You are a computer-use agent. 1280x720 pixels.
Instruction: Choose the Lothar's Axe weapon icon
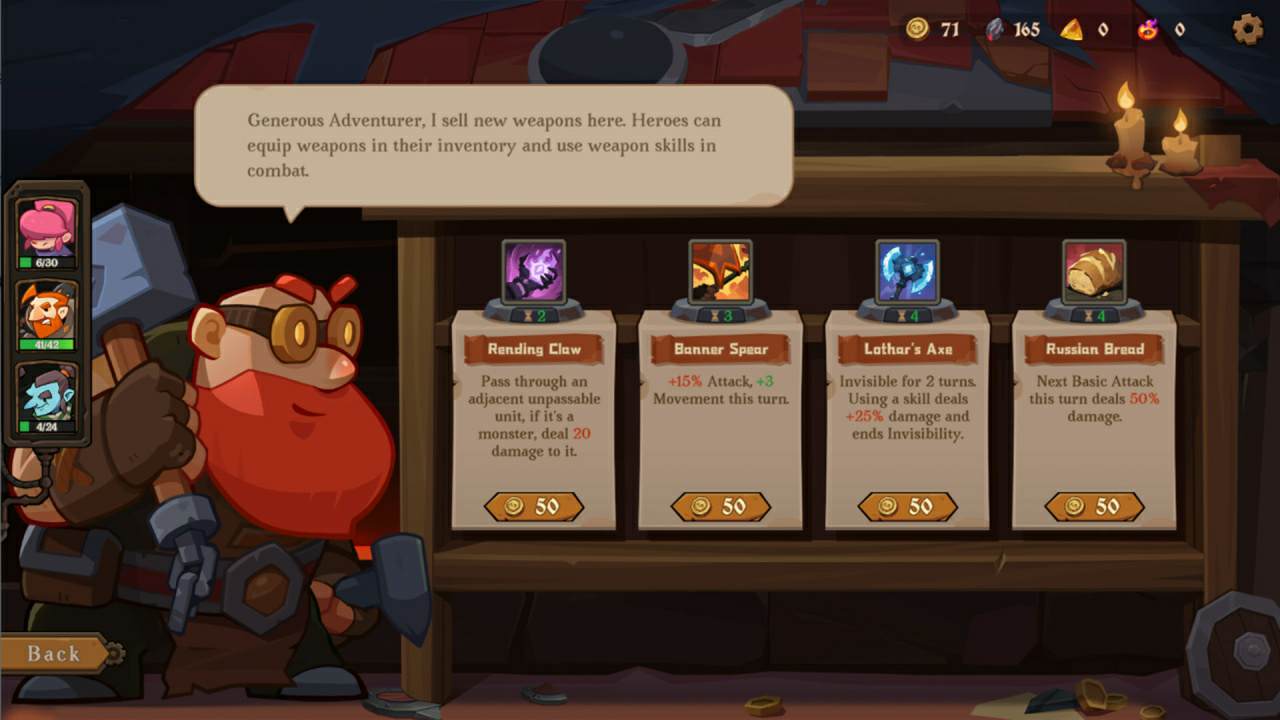click(x=907, y=270)
